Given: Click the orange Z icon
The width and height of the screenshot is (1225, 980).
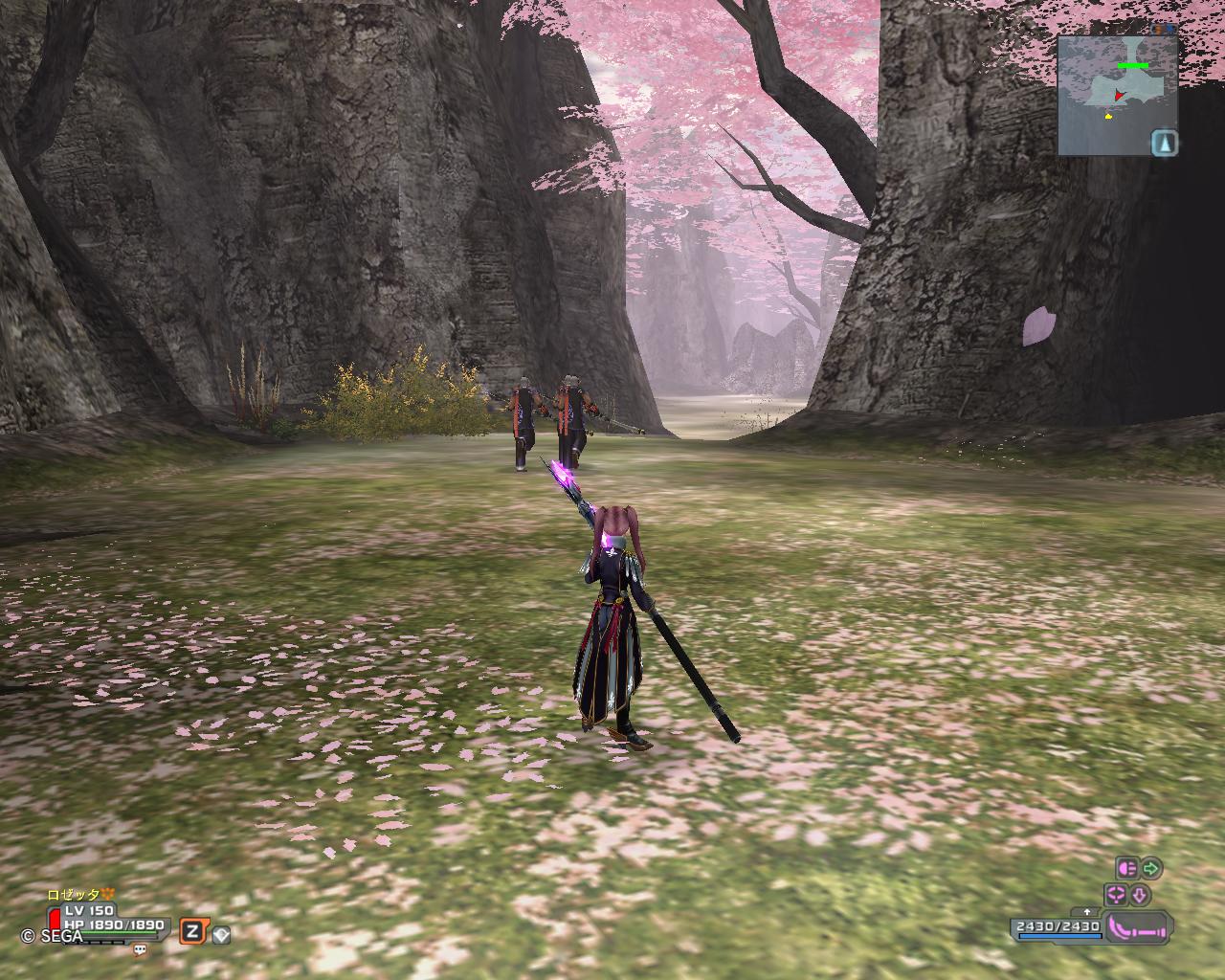Looking at the screenshot, I should tap(192, 931).
